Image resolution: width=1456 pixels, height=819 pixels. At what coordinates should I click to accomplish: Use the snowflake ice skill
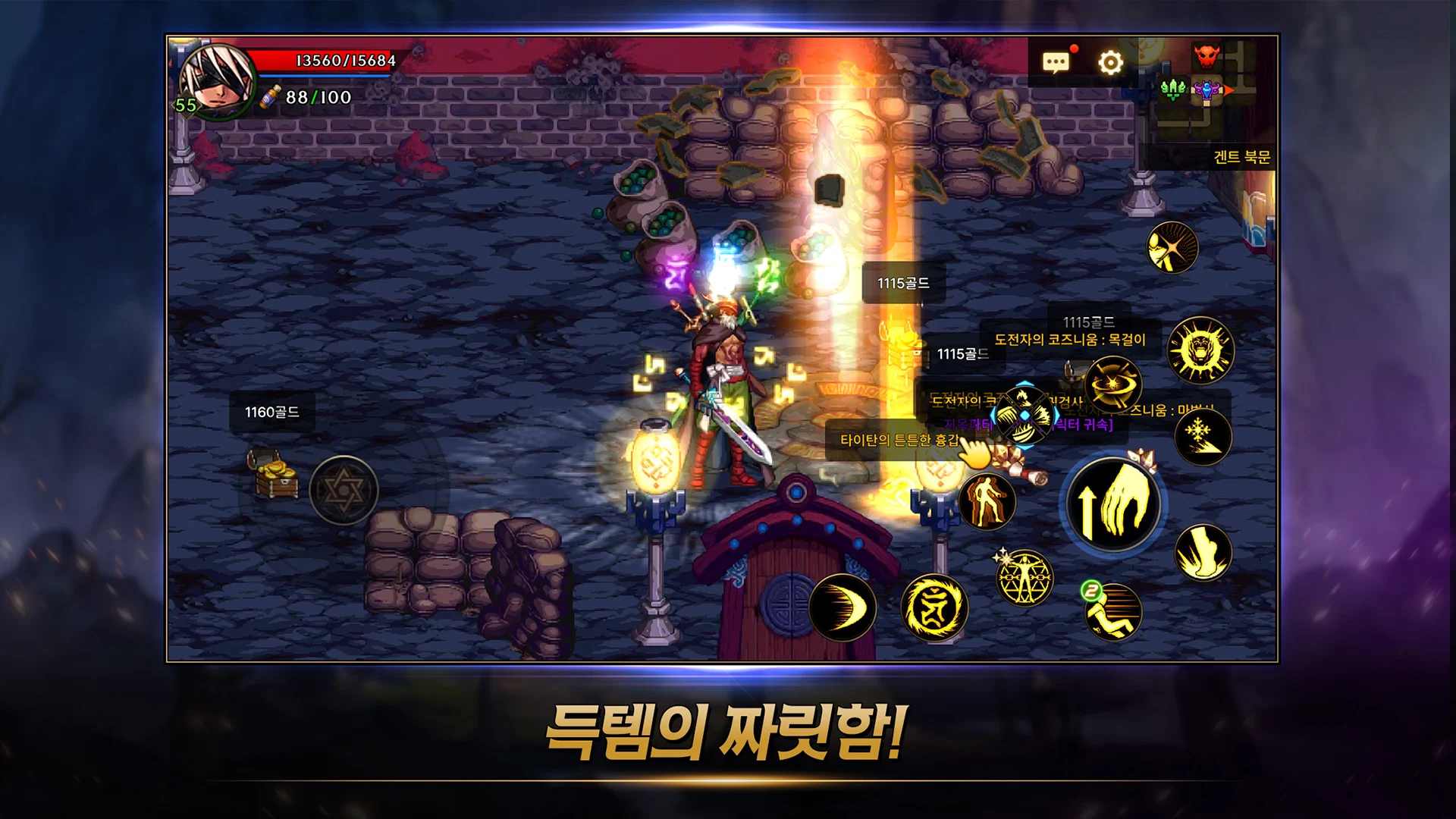[1204, 438]
